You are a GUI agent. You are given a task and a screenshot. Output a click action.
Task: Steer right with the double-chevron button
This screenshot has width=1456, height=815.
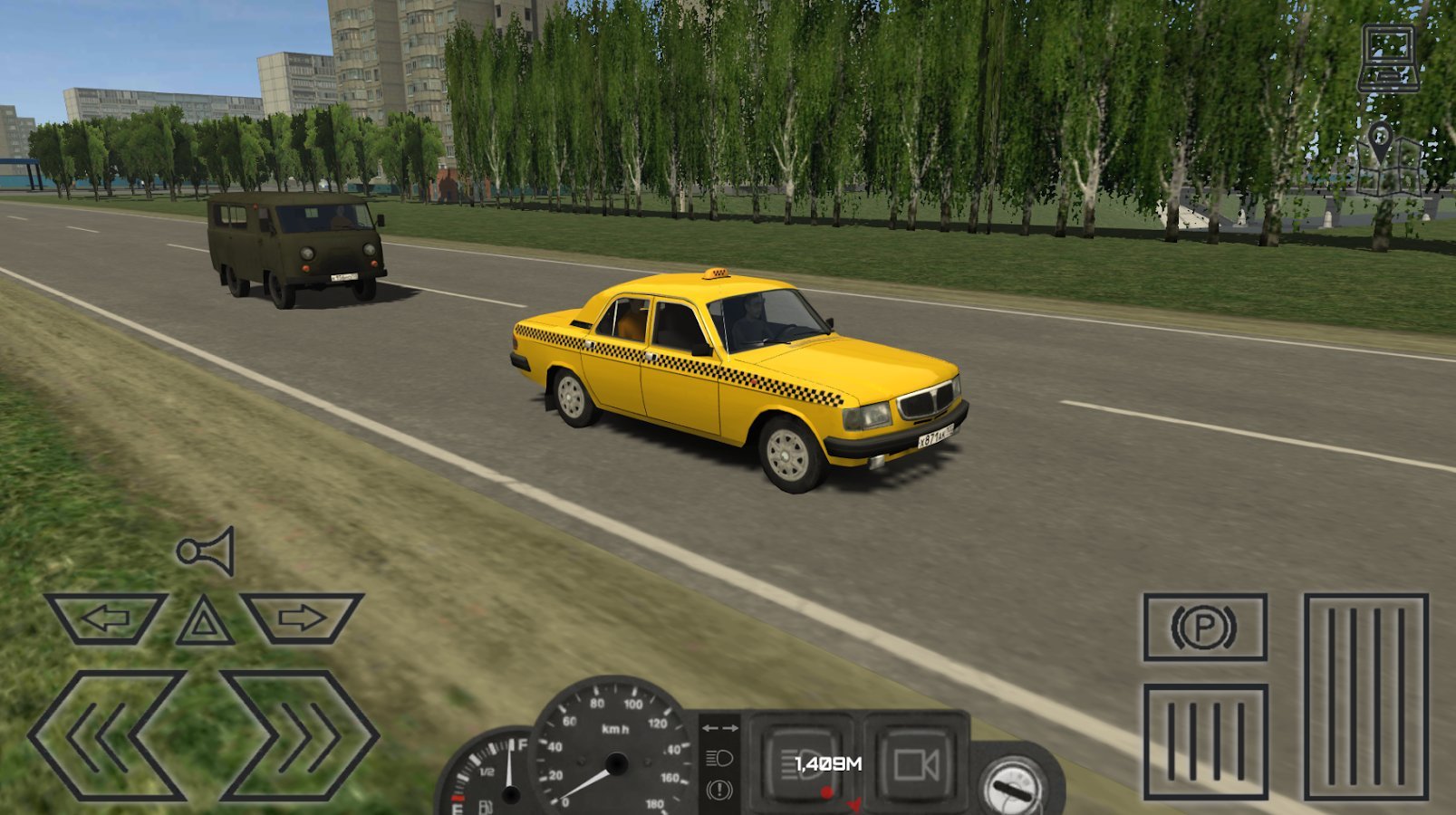(299, 735)
